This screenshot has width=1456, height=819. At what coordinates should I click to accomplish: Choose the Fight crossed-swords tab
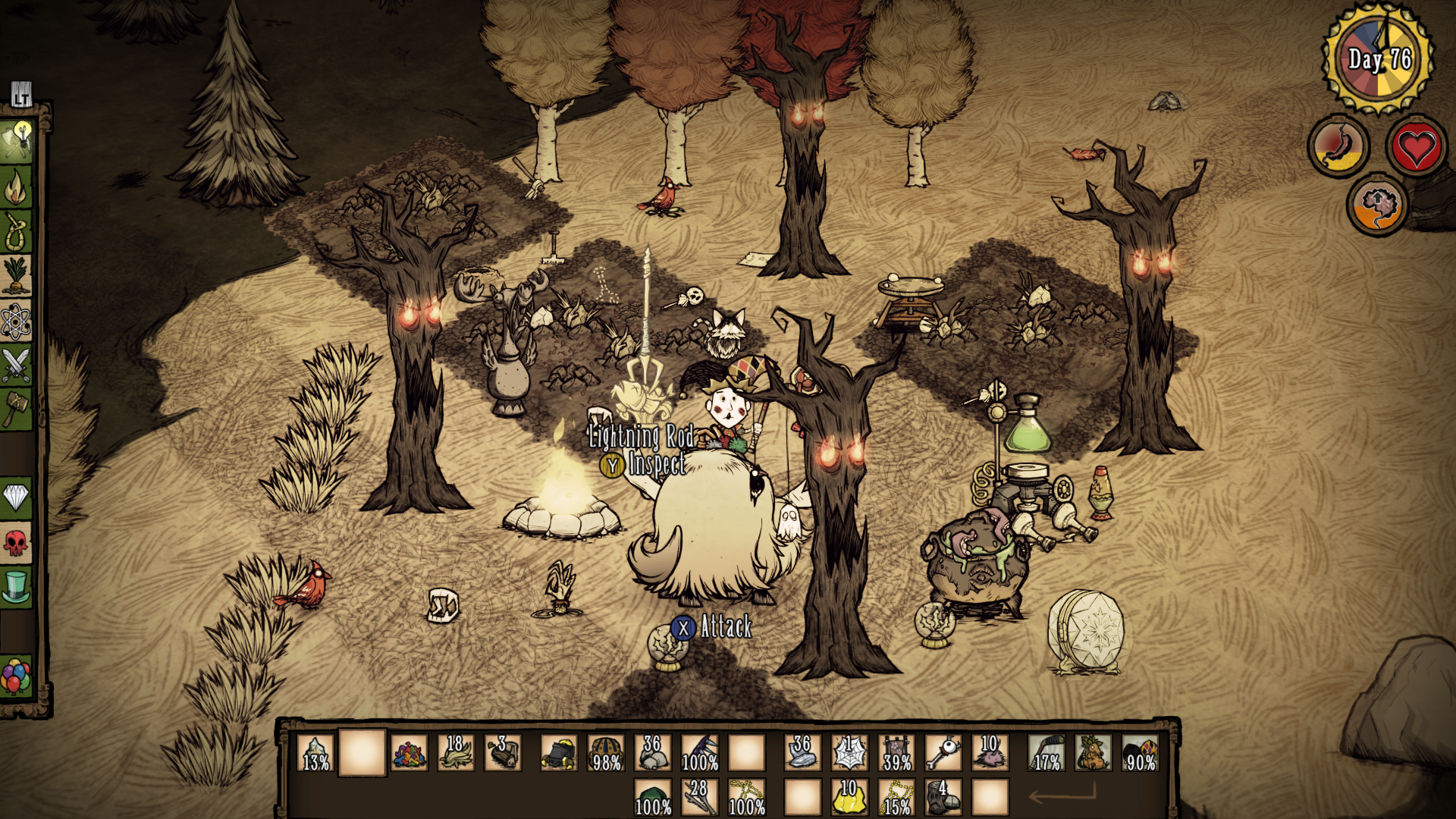[16, 366]
